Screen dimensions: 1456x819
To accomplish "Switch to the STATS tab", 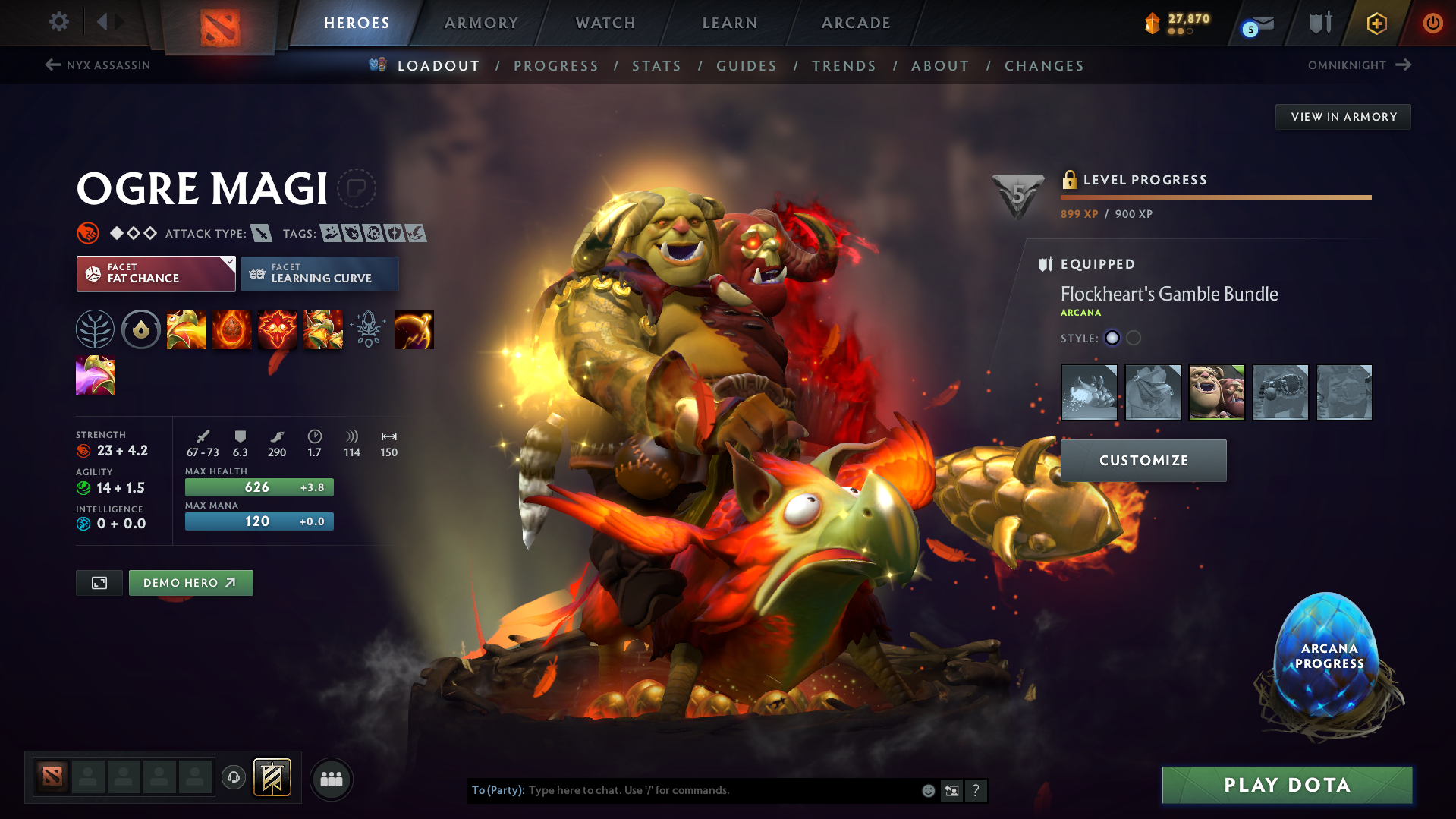I will [656, 65].
